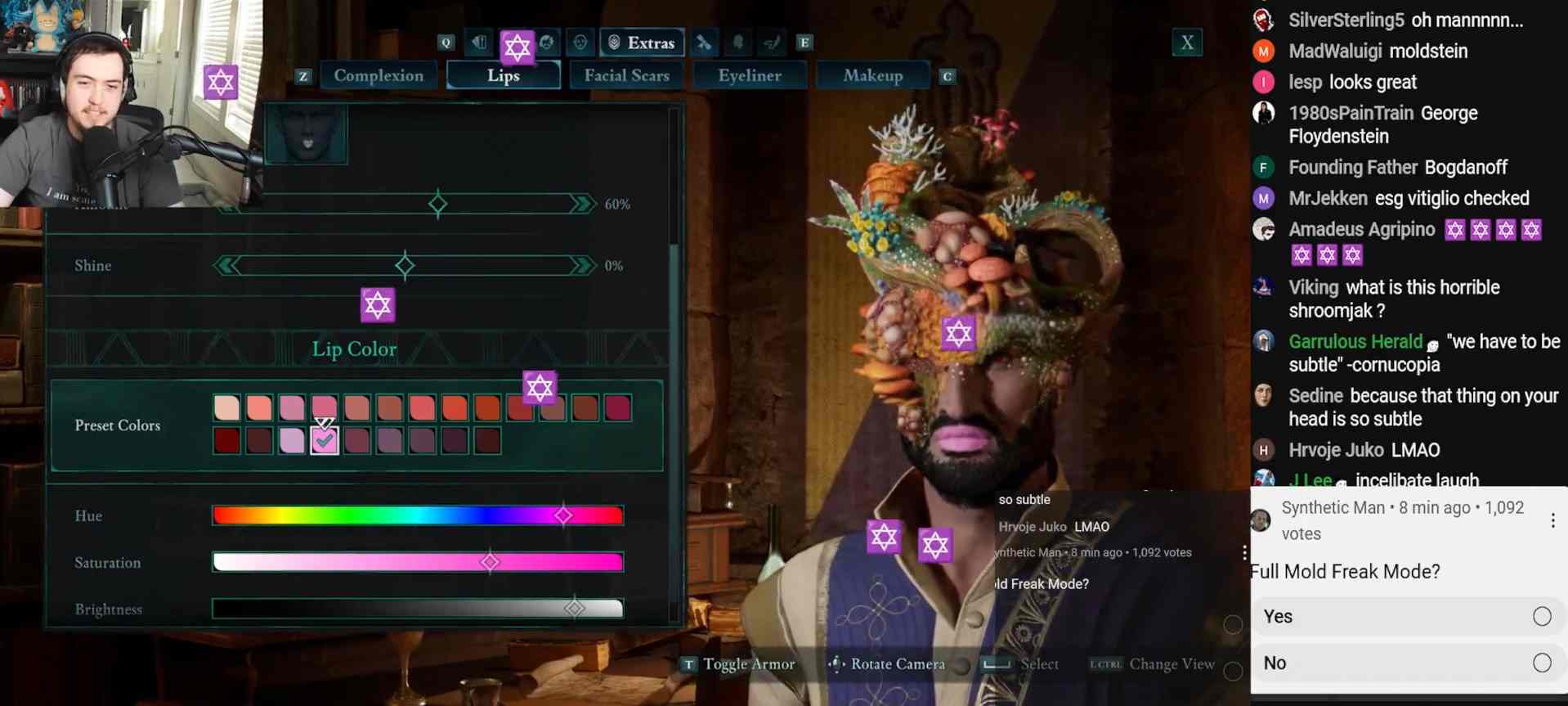The height and width of the screenshot is (706, 1568).
Task: Open the Facial Scars tab
Action: [x=626, y=76]
